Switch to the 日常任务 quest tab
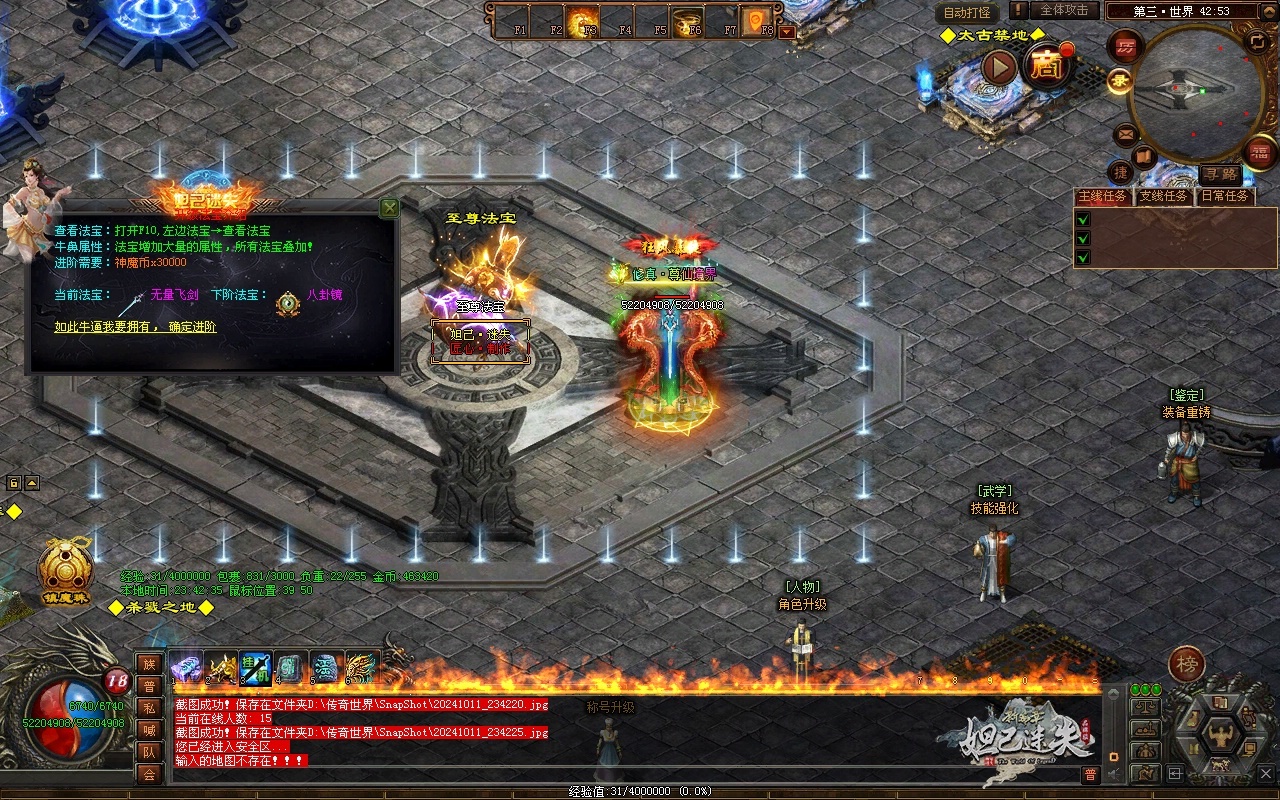1280x800 pixels. [x=1225, y=196]
